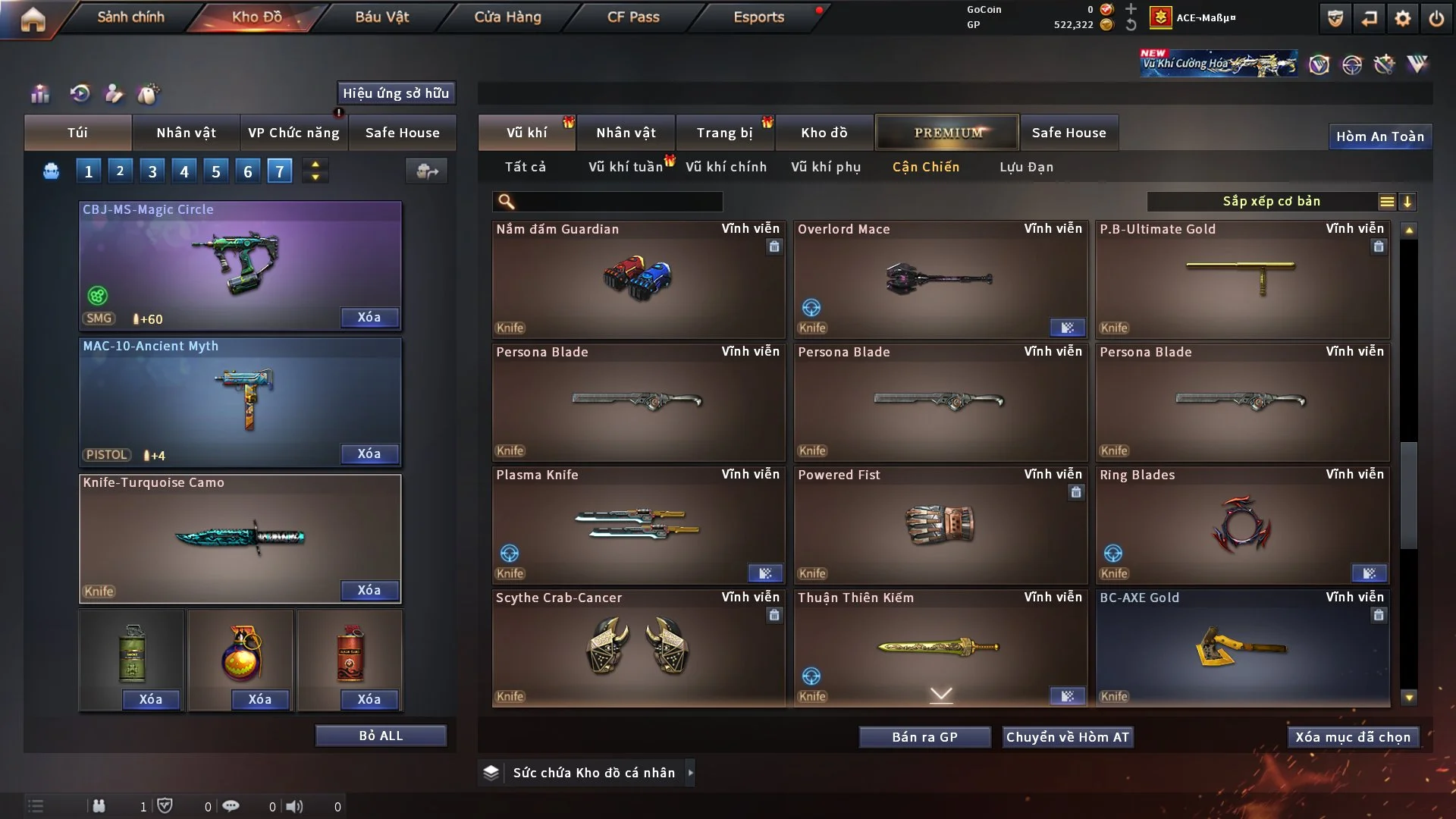Screen dimensions: 1456x819
Task: Open the Hòm An Toàn safe box
Action: (x=1379, y=136)
